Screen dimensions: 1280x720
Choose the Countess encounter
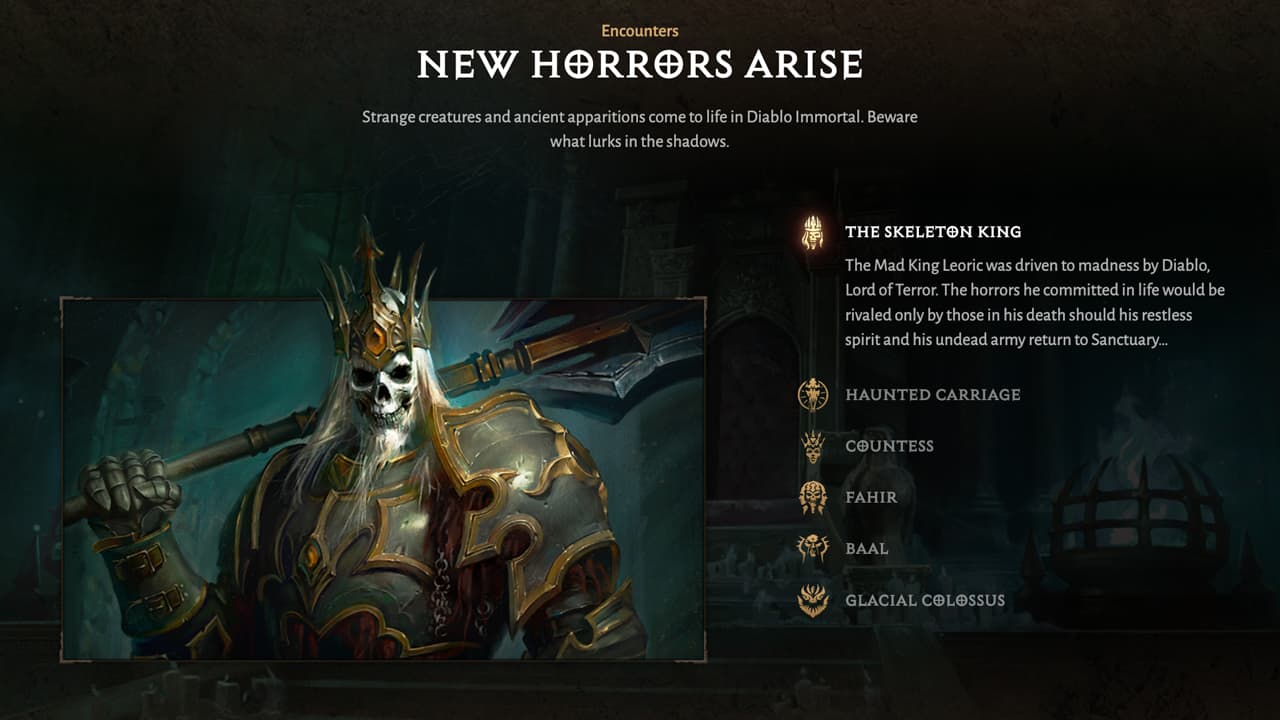coord(889,446)
